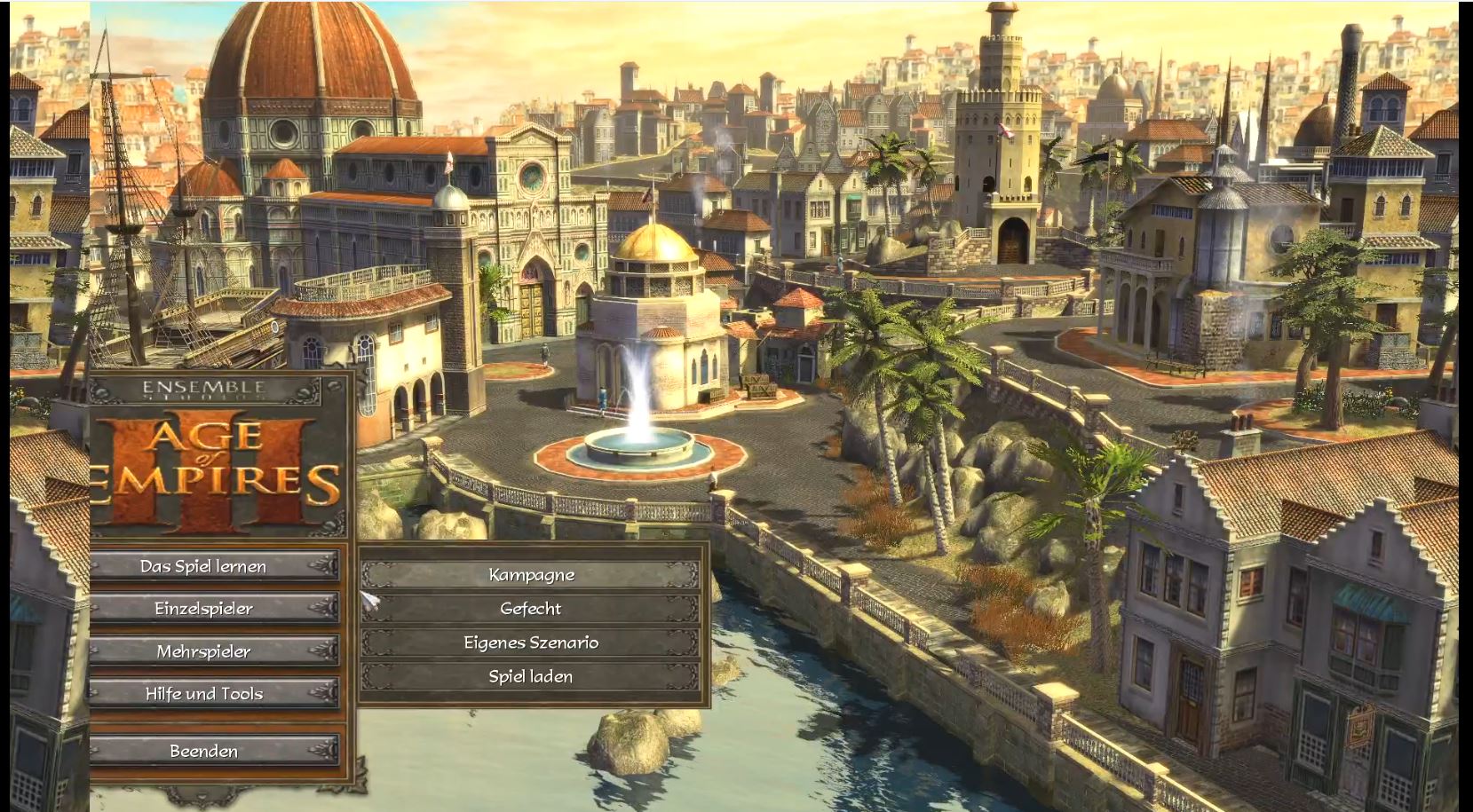Choose Spiel laden to load a save
The height and width of the screenshot is (812, 1473).
[531, 676]
